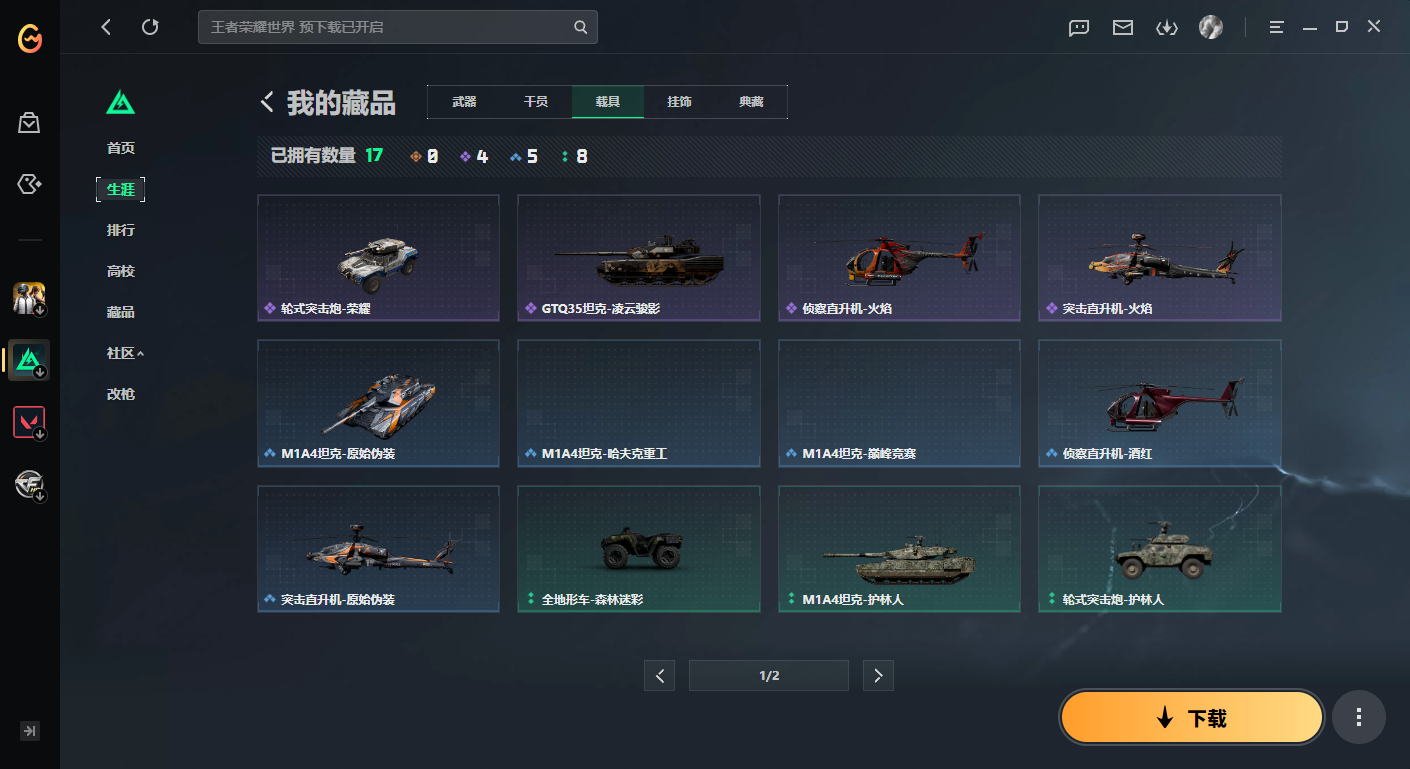
Task: Open the chat messages icon in title bar
Action: tap(1078, 28)
